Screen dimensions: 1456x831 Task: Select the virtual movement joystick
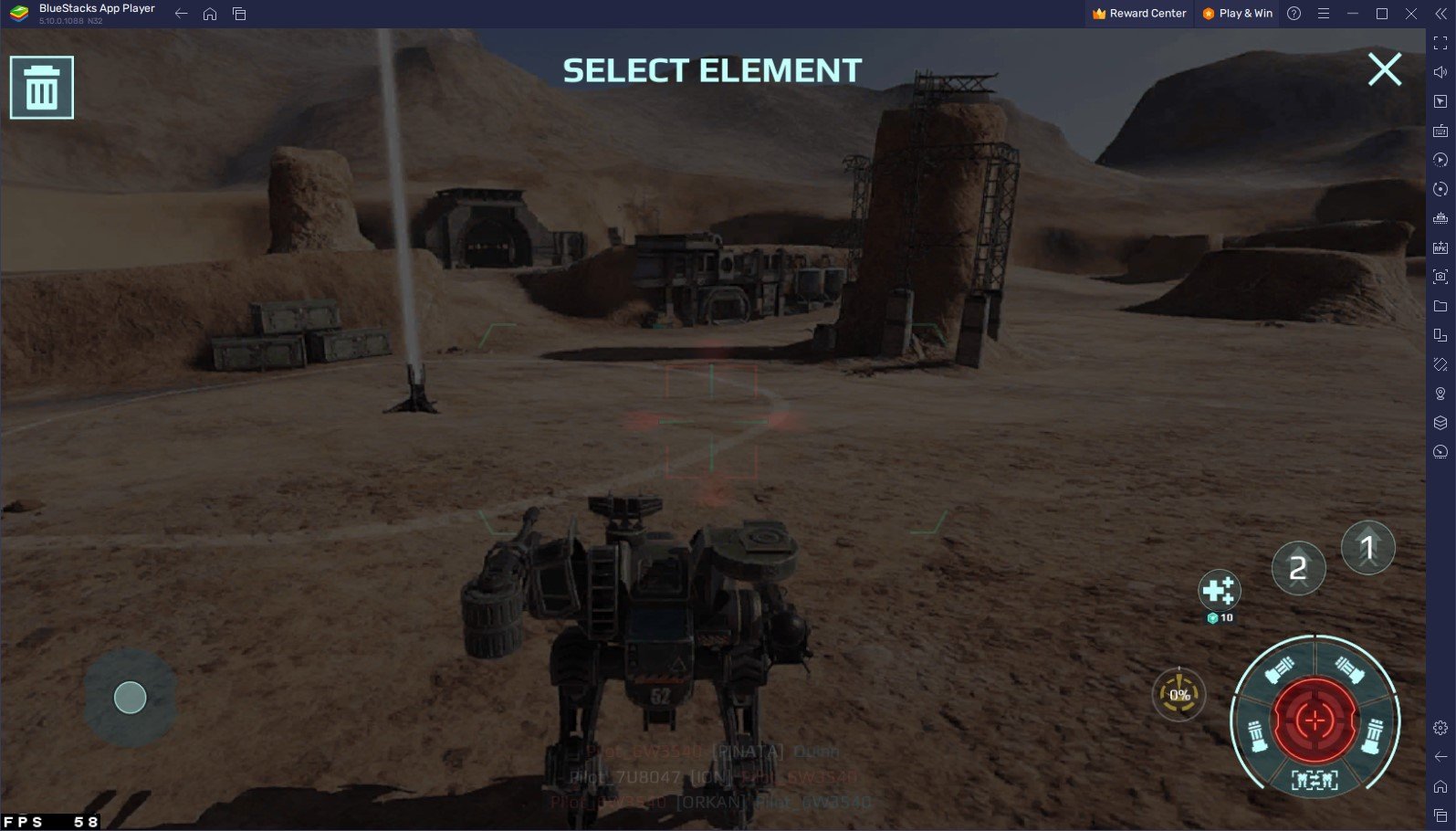click(x=130, y=698)
